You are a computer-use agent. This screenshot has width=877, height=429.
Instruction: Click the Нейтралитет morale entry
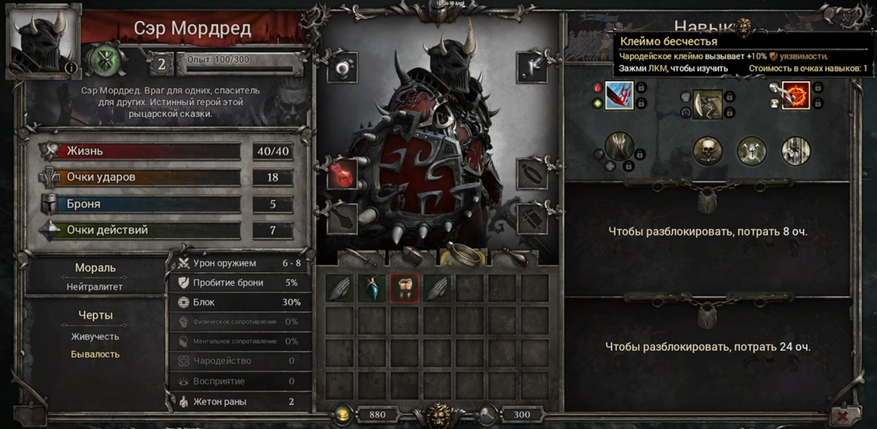pos(95,286)
